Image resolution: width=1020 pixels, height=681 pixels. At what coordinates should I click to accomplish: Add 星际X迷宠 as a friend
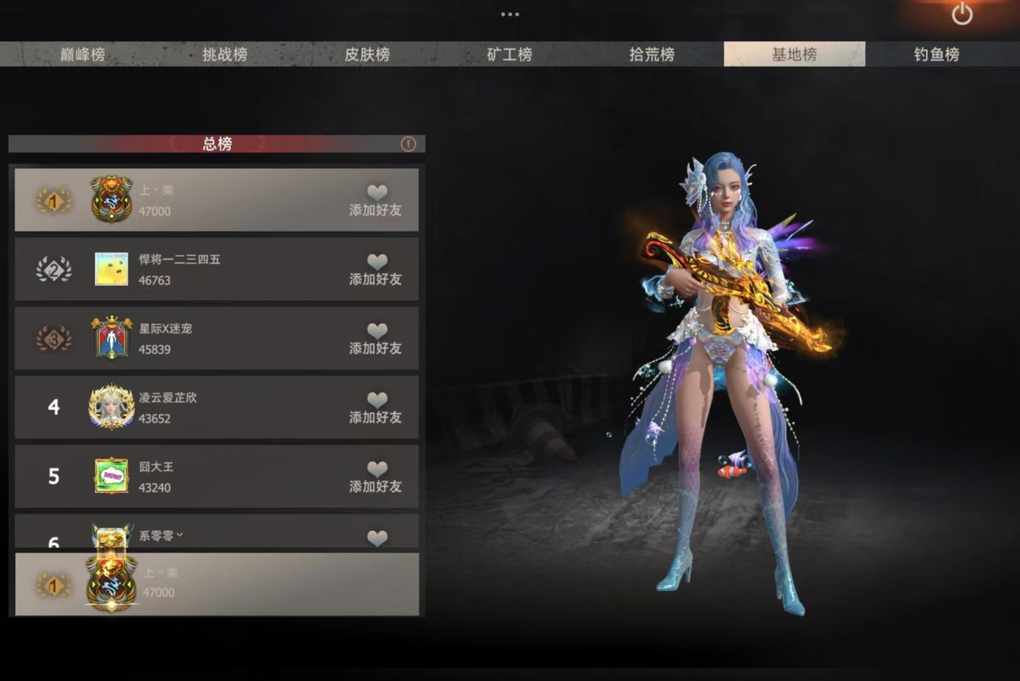click(376, 338)
